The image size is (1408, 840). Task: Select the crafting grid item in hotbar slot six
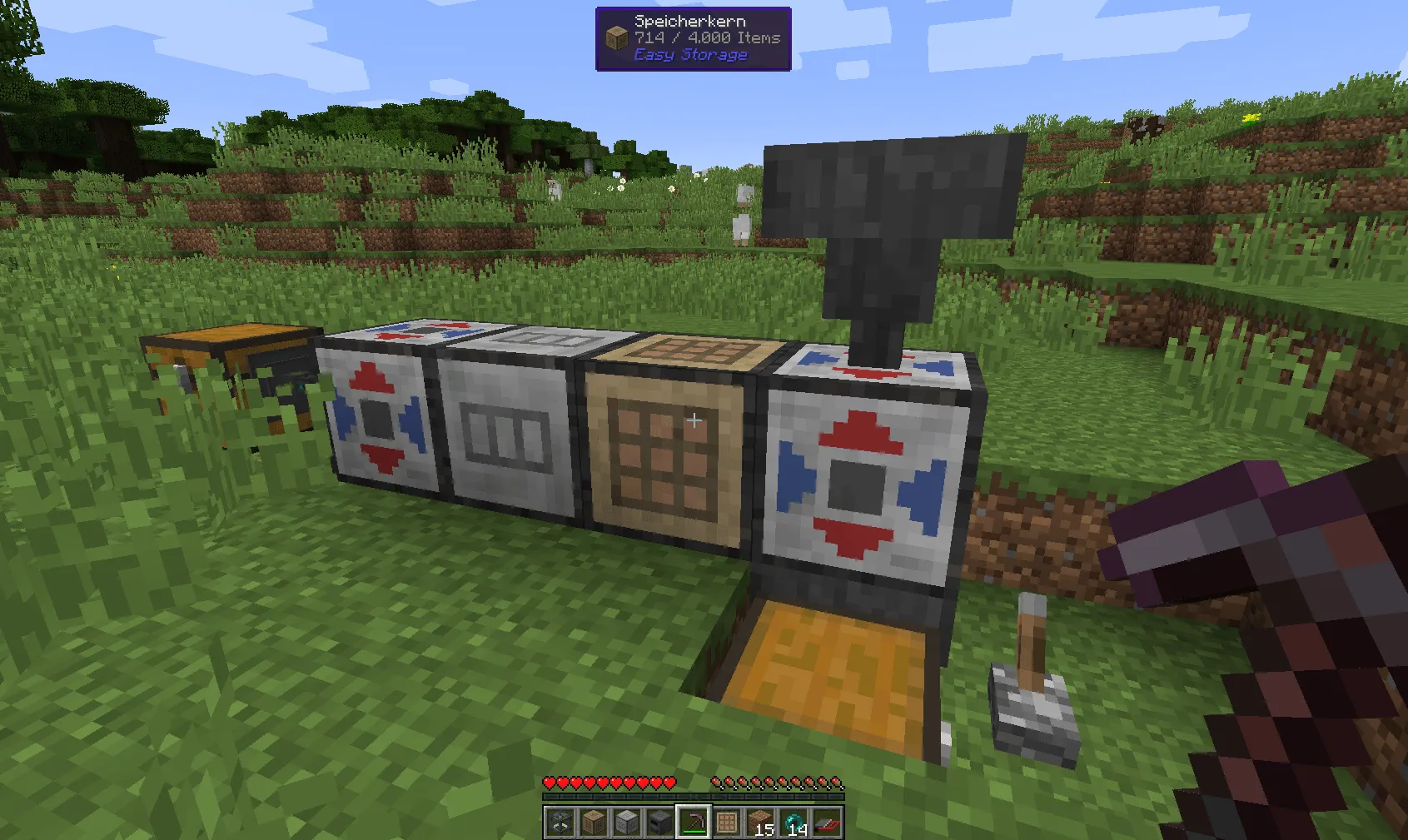click(726, 820)
